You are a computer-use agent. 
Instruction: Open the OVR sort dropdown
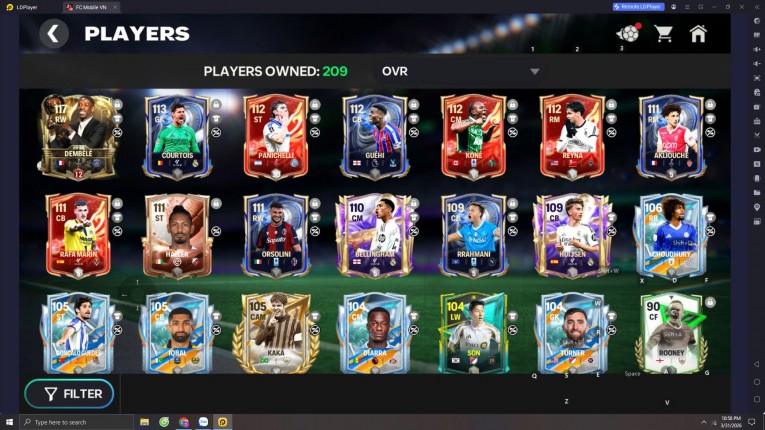pyautogui.click(x=534, y=72)
